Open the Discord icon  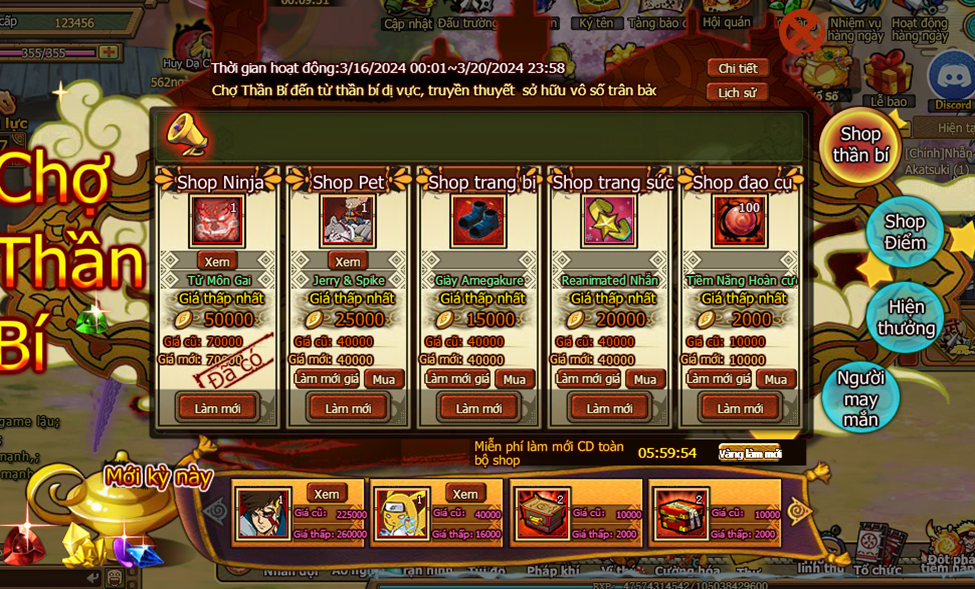pyautogui.click(x=951, y=80)
